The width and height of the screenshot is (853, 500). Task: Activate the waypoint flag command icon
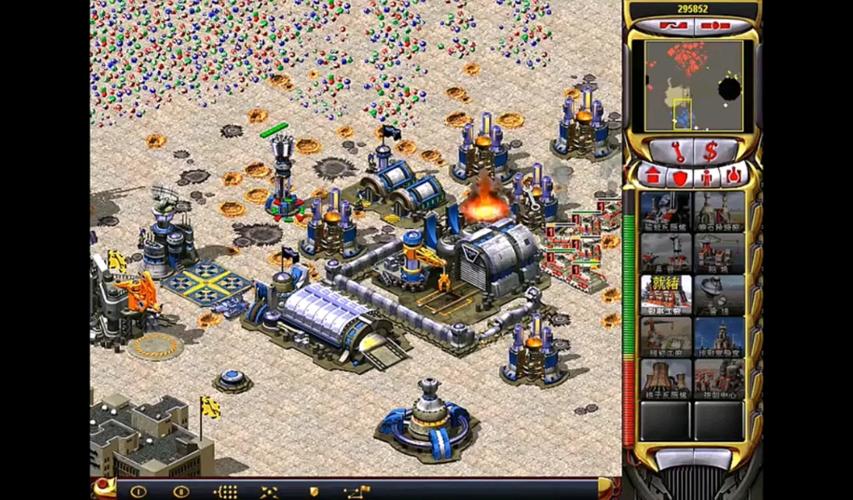point(357,491)
